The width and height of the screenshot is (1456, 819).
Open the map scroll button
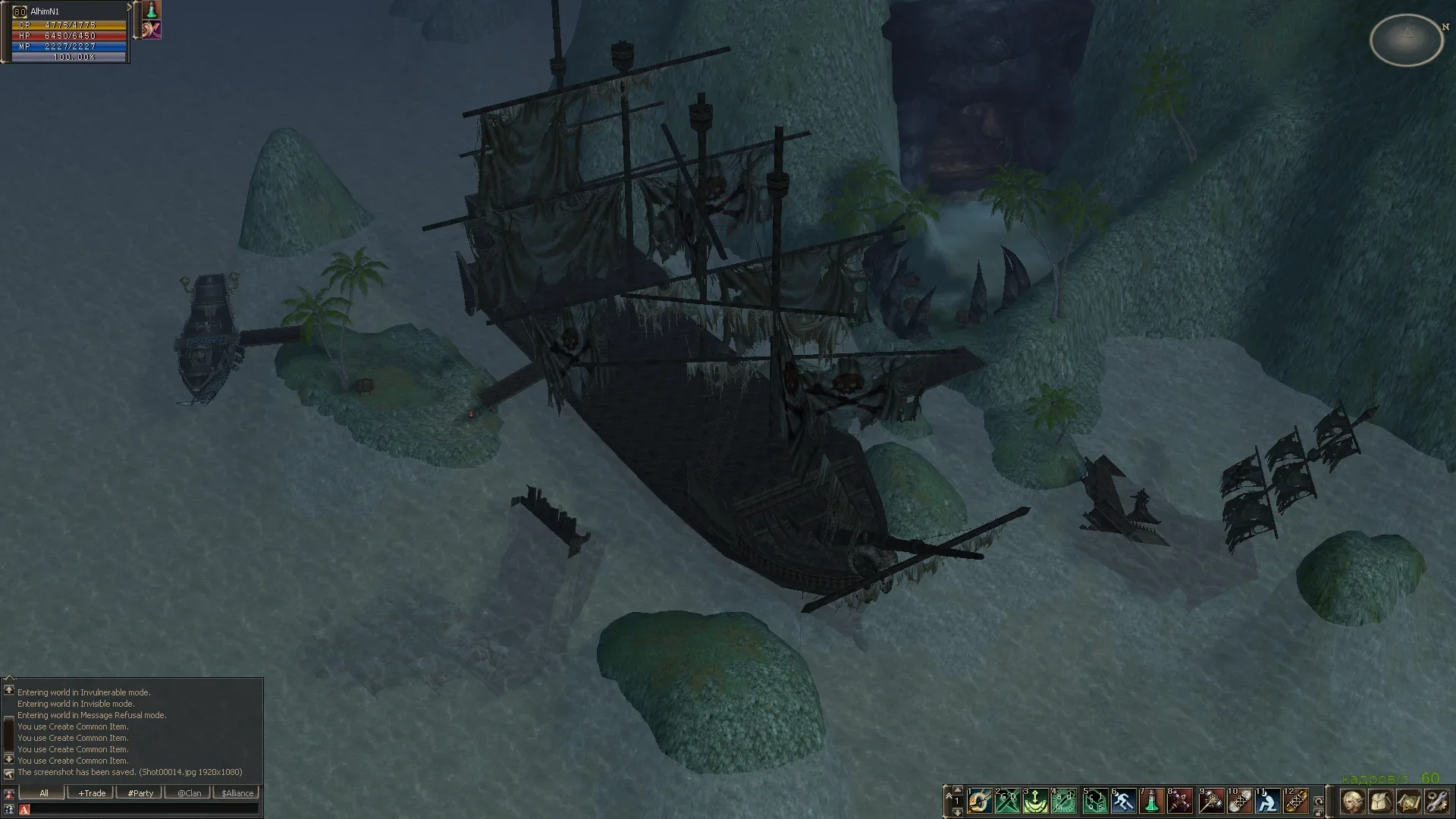[x=1409, y=802]
